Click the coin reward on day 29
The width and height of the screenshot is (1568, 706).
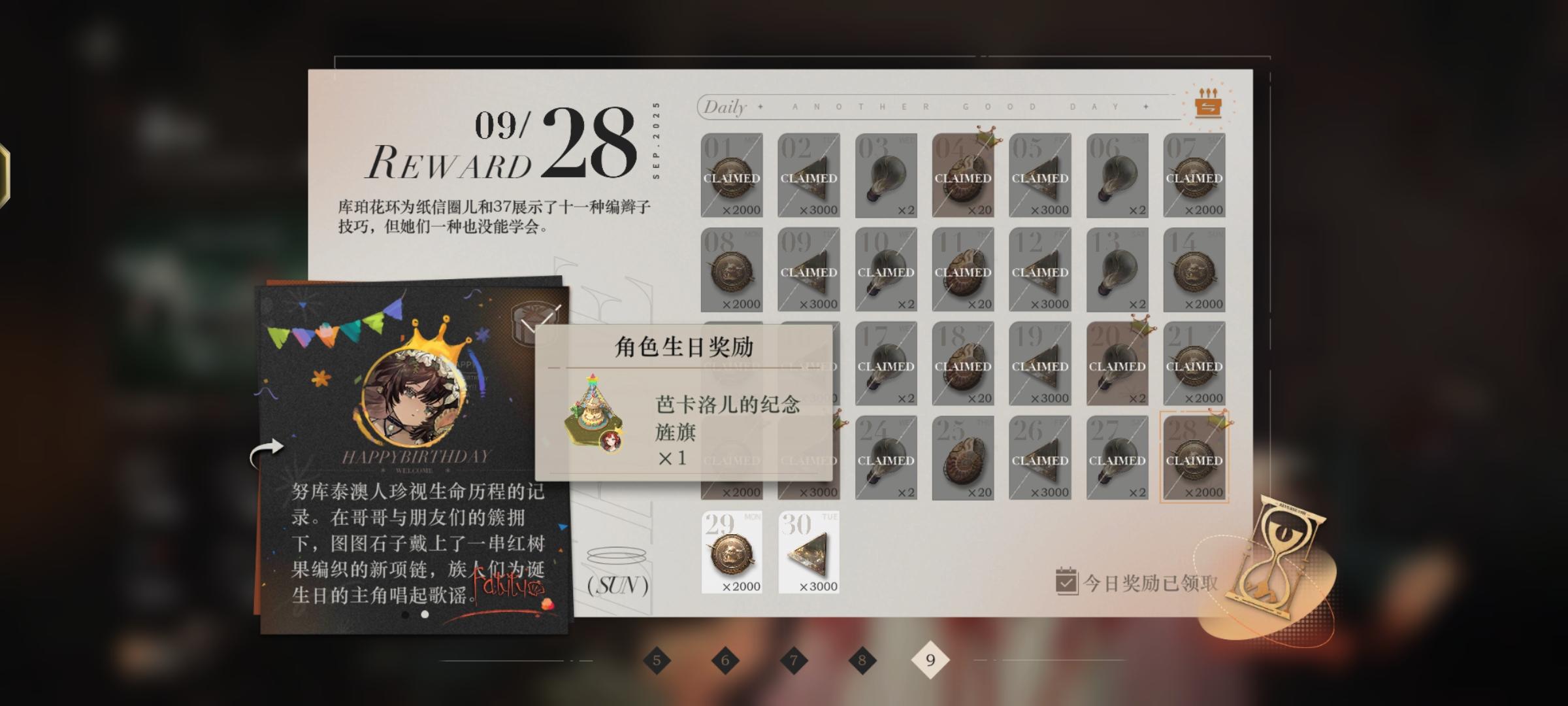coord(732,552)
